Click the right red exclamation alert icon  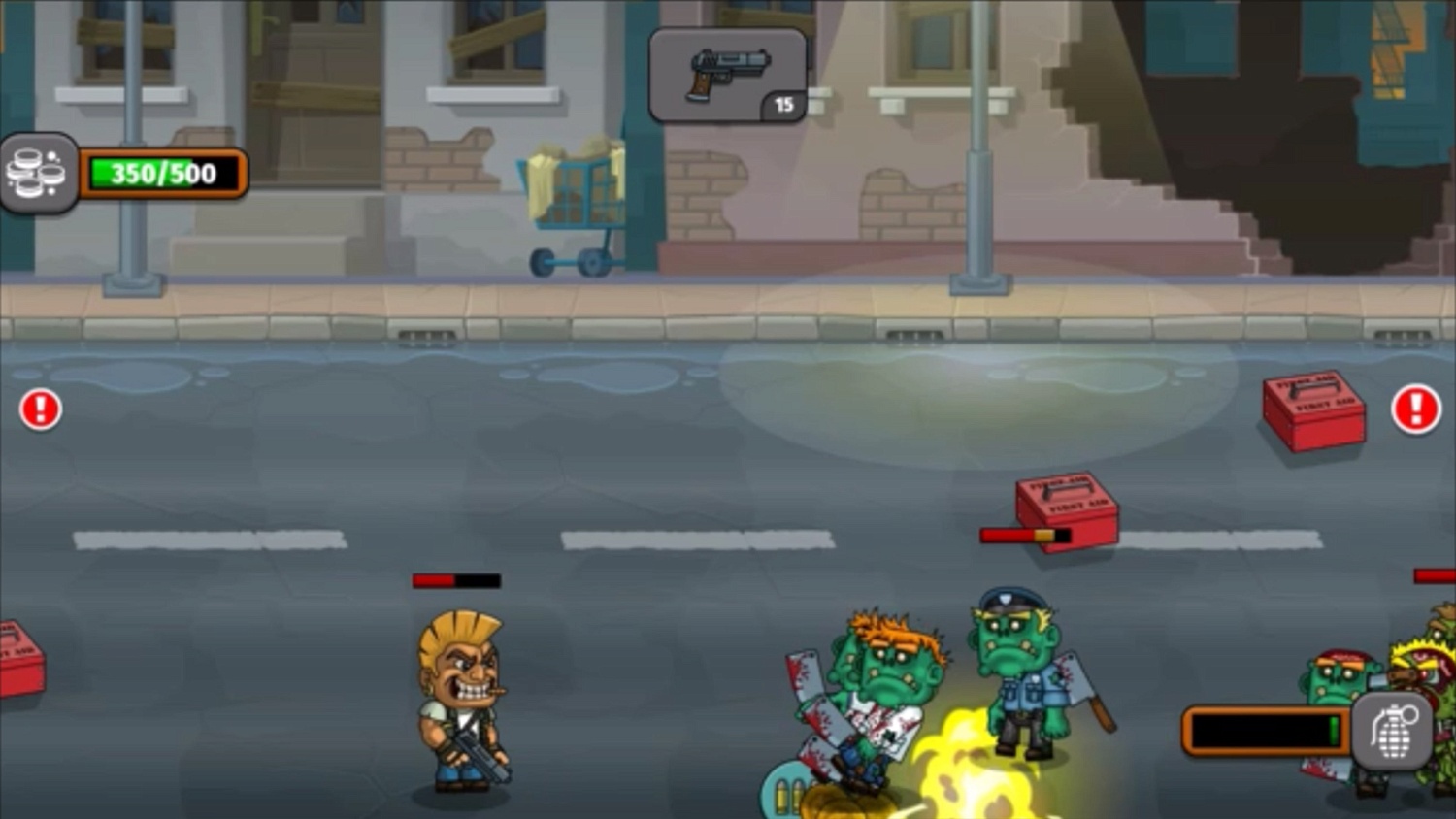[x=1415, y=409]
